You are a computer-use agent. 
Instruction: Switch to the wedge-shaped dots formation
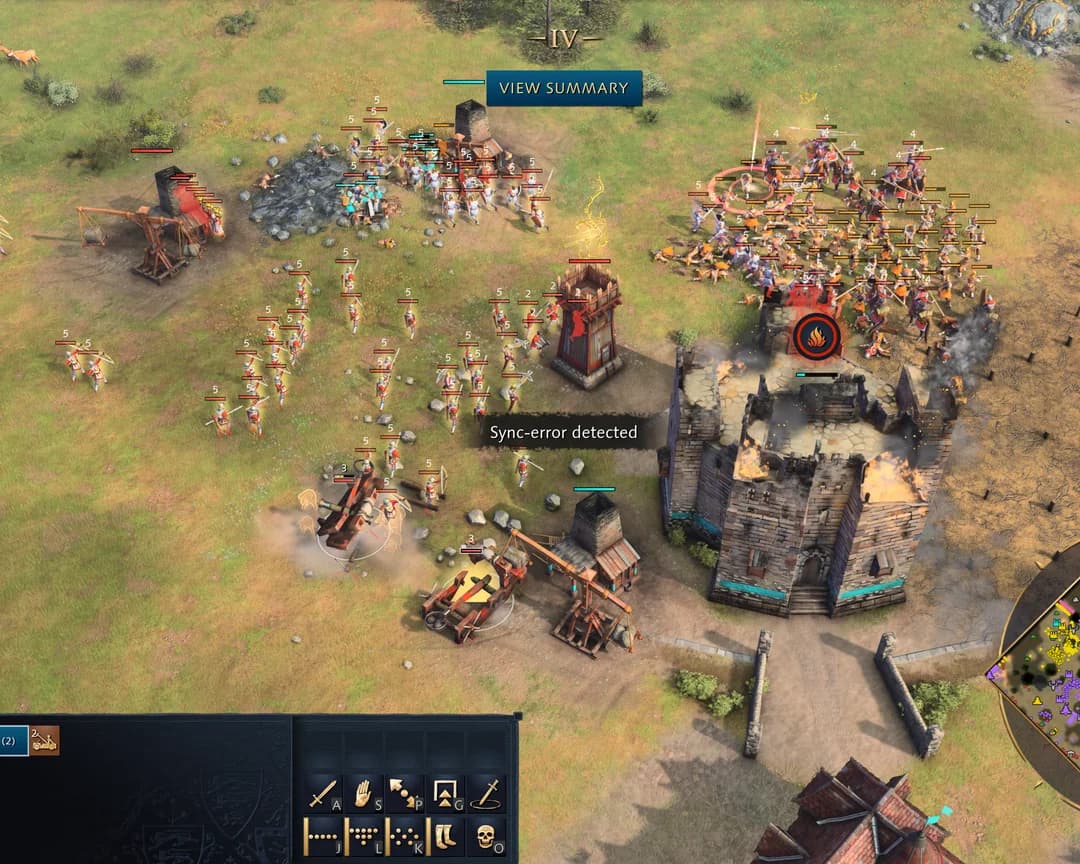pos(363,836)
